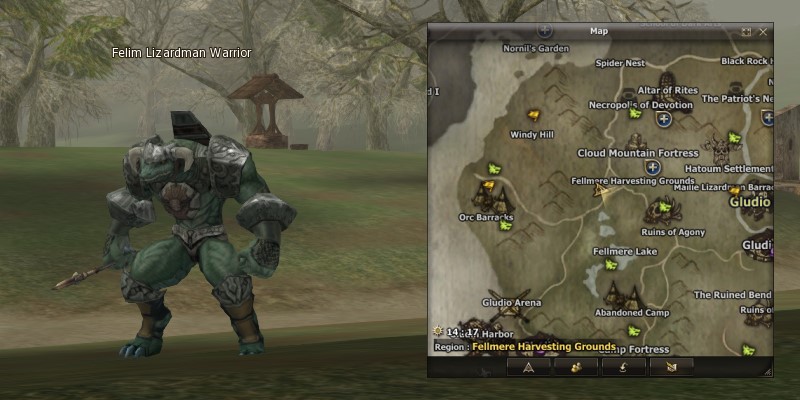Click the Windy Hill map location

(531, 134)
